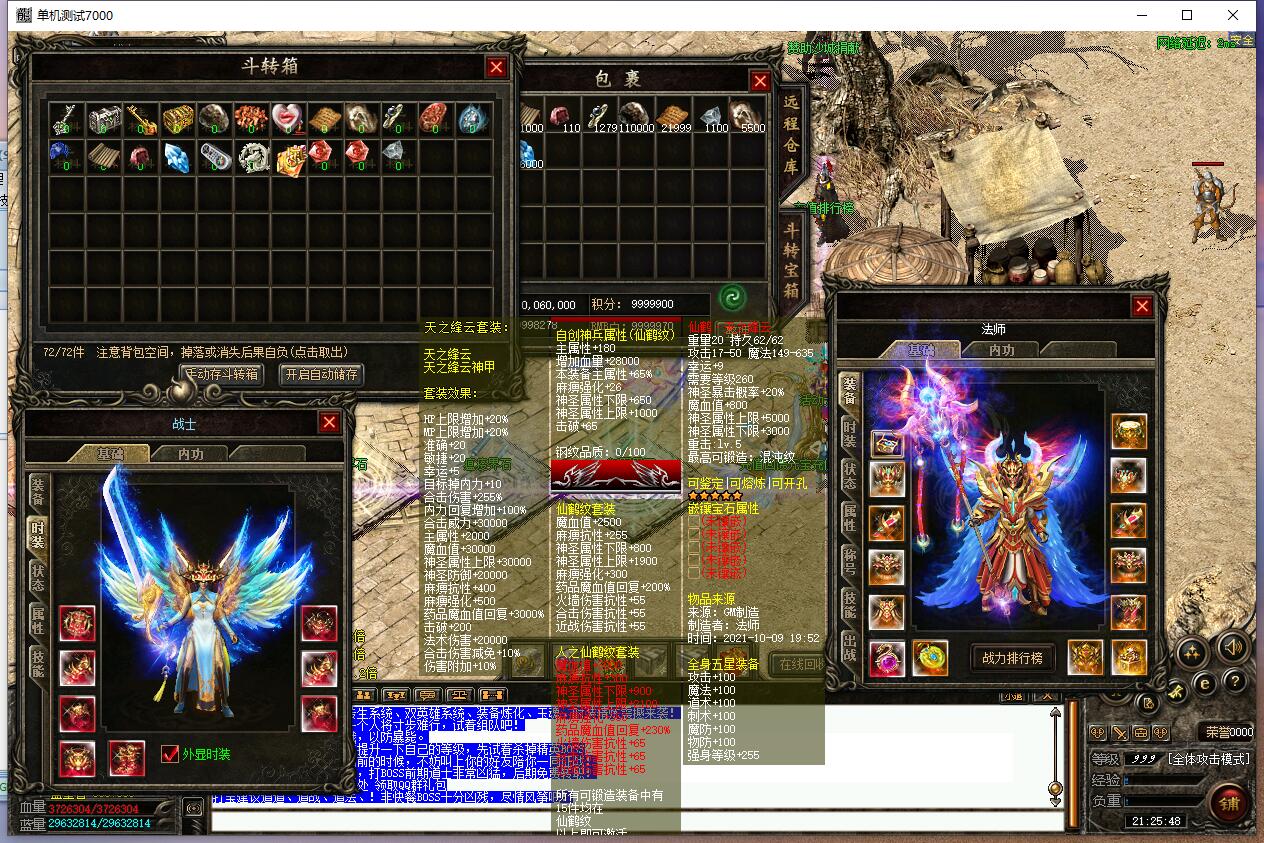
Task: Select 出战 side tab in 法师 panel
Action: click(x=849, y=646)
